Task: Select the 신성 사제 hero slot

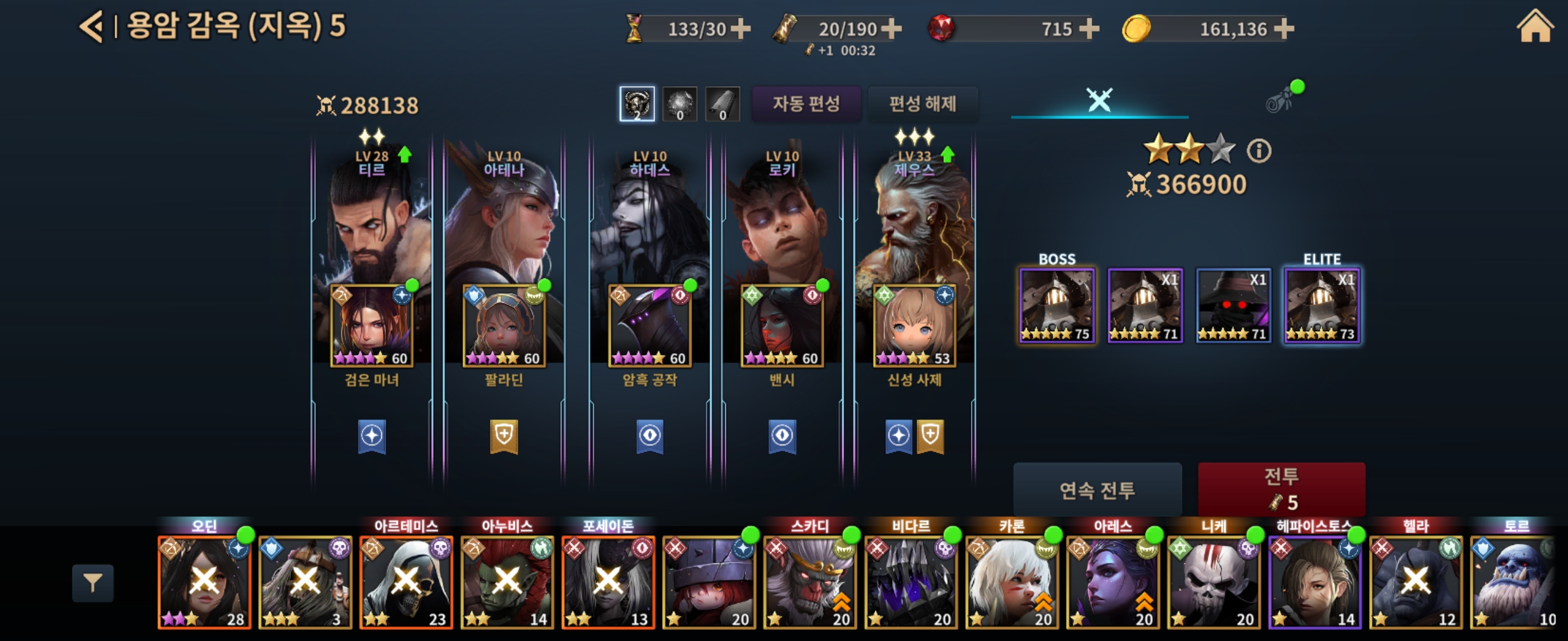Action: coord(913,326)
